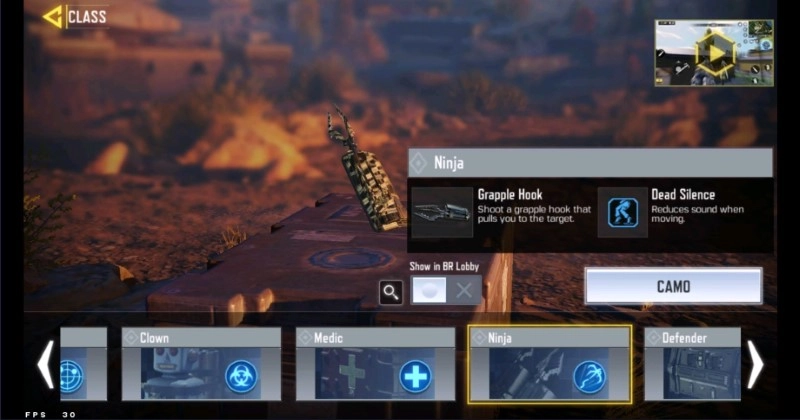Choose the Medic class card

pos(375,364)
